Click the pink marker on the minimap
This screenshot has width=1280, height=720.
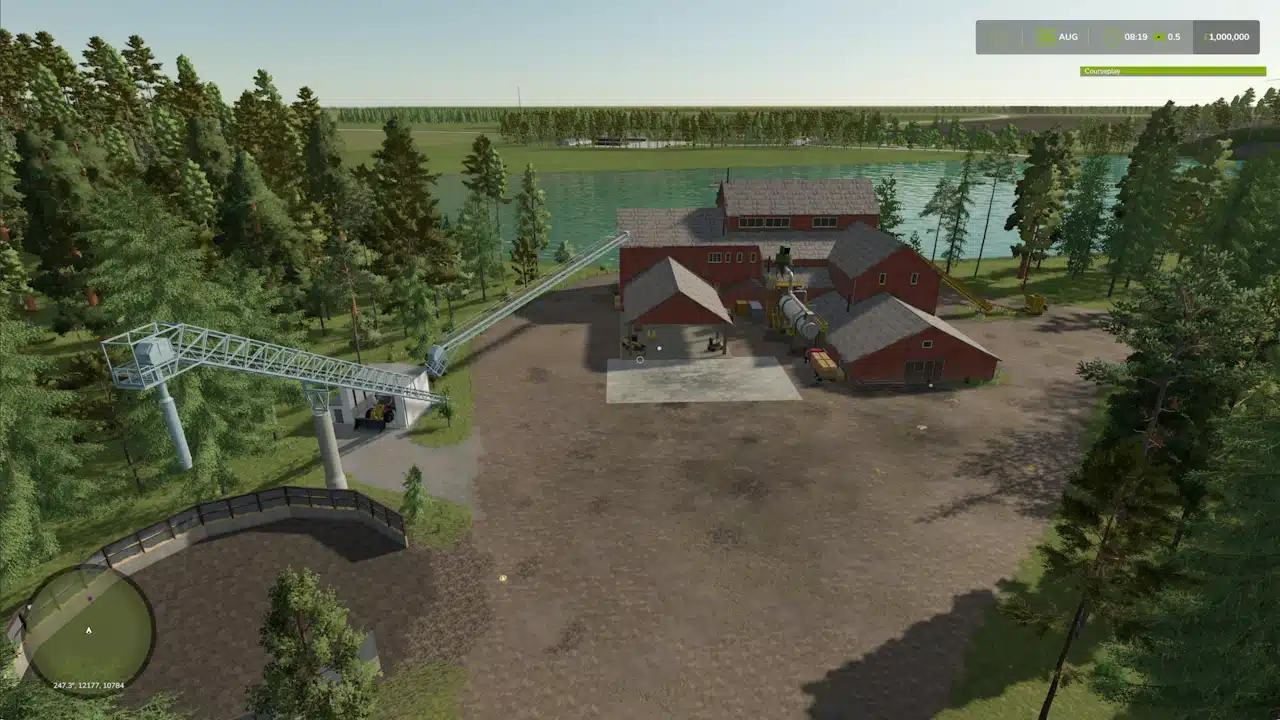tap(90, 598)
